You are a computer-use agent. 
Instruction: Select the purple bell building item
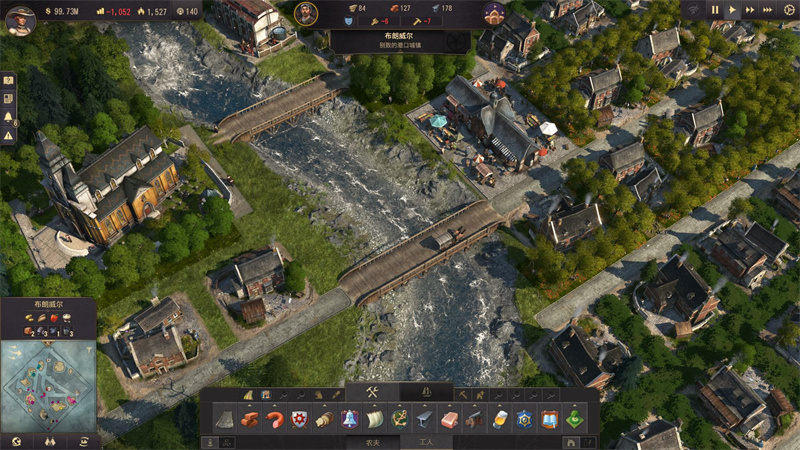tap(349, 419)
